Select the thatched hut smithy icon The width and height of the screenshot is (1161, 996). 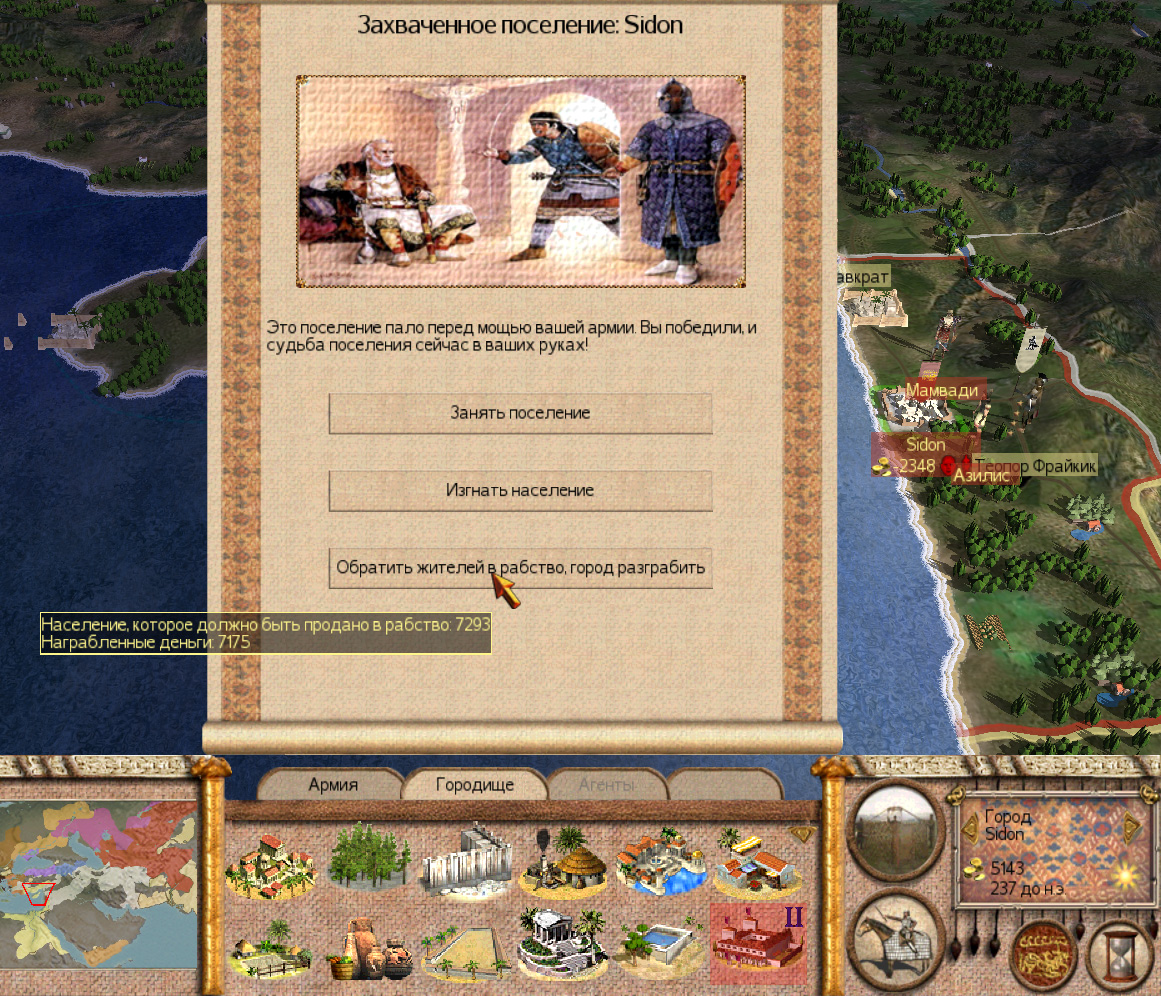pos(563,862)
